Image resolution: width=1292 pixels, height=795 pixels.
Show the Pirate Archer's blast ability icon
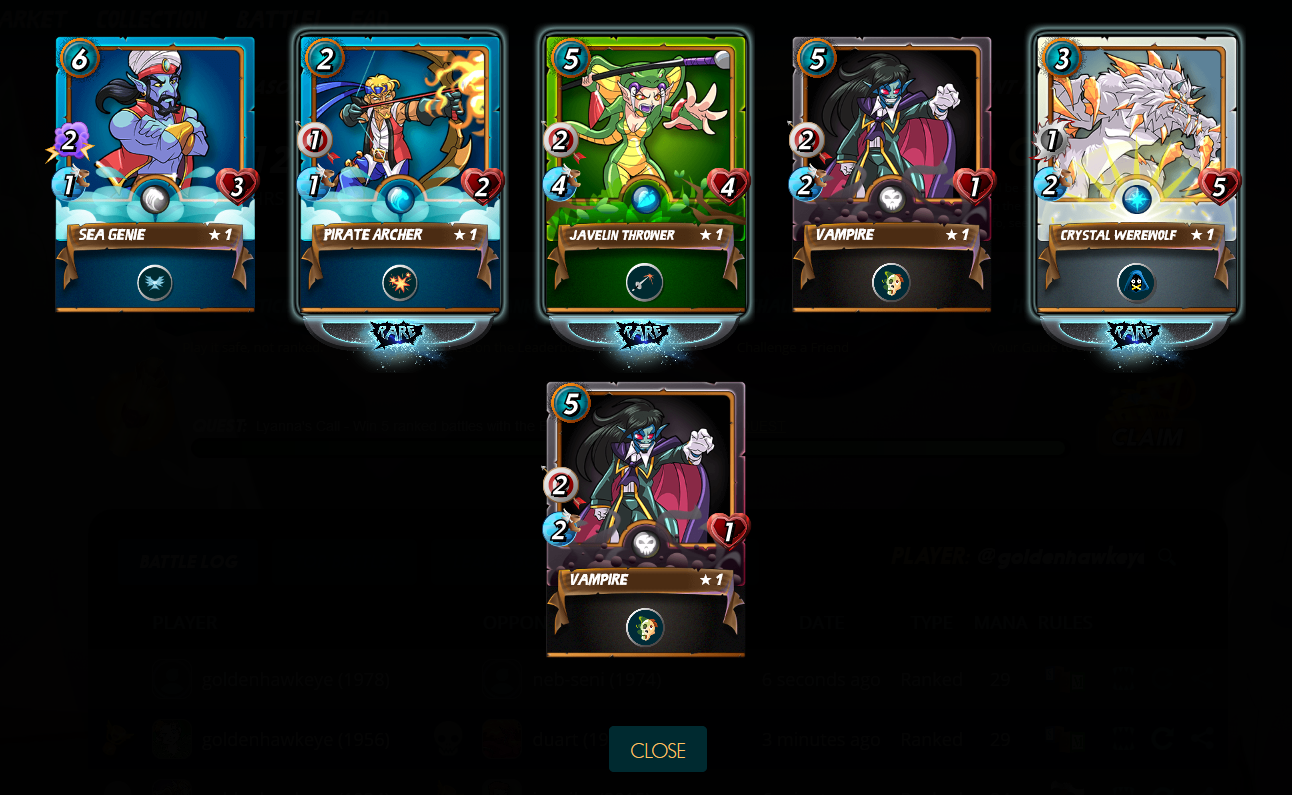click(x=400, y=283)
